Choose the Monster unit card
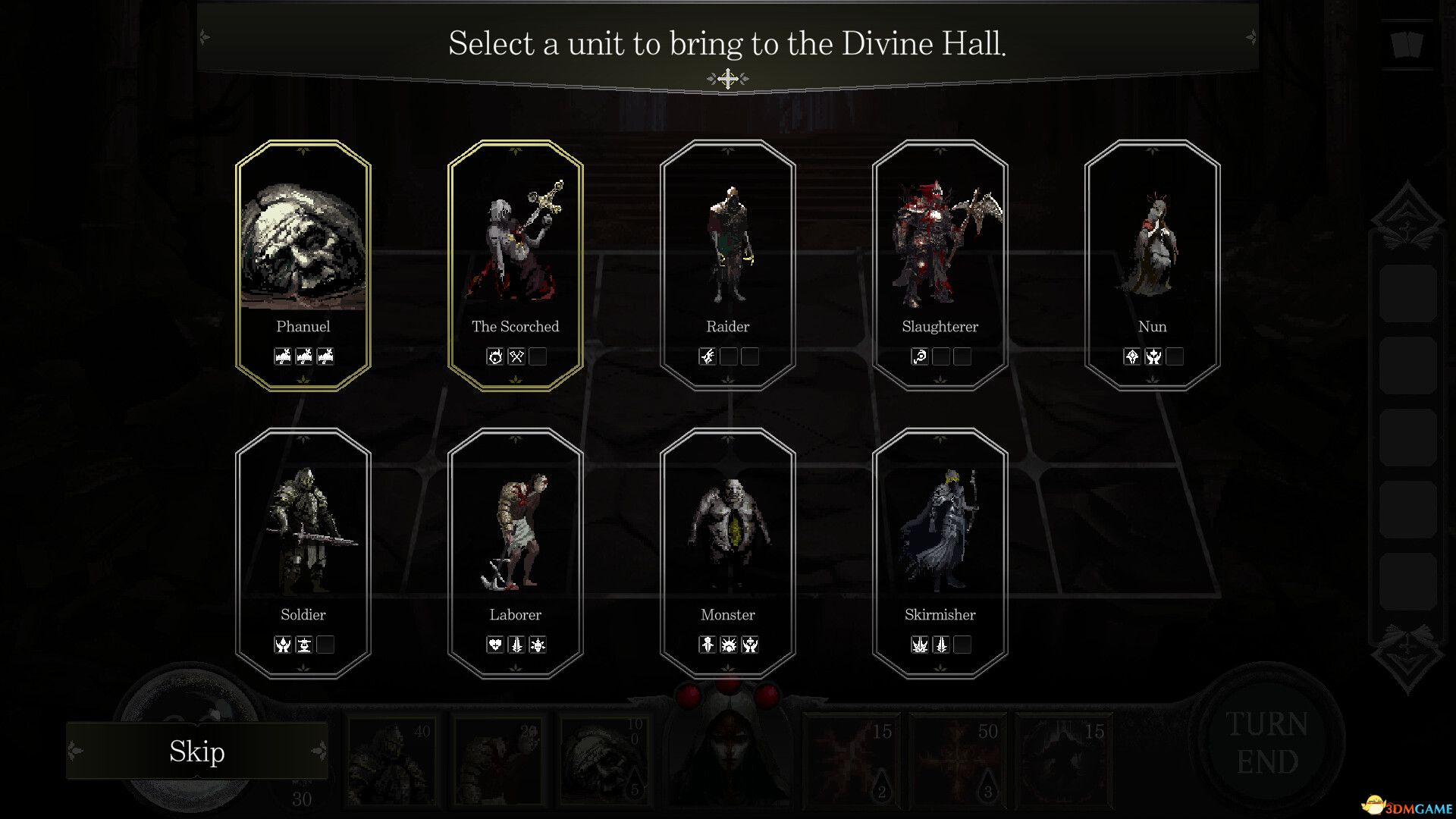 [x=728, y=554]
